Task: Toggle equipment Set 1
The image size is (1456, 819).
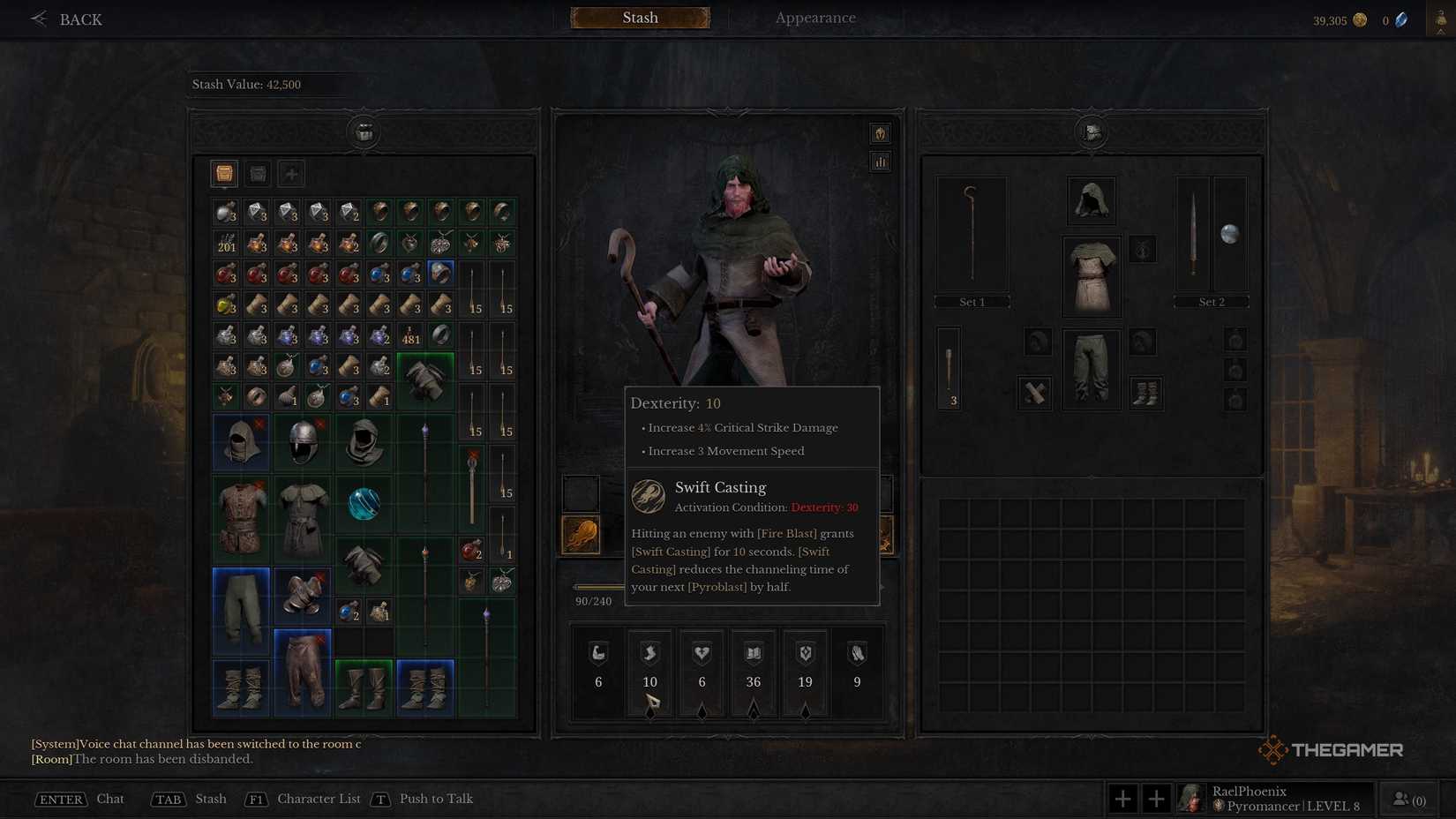Action: [x=971, y=301]
